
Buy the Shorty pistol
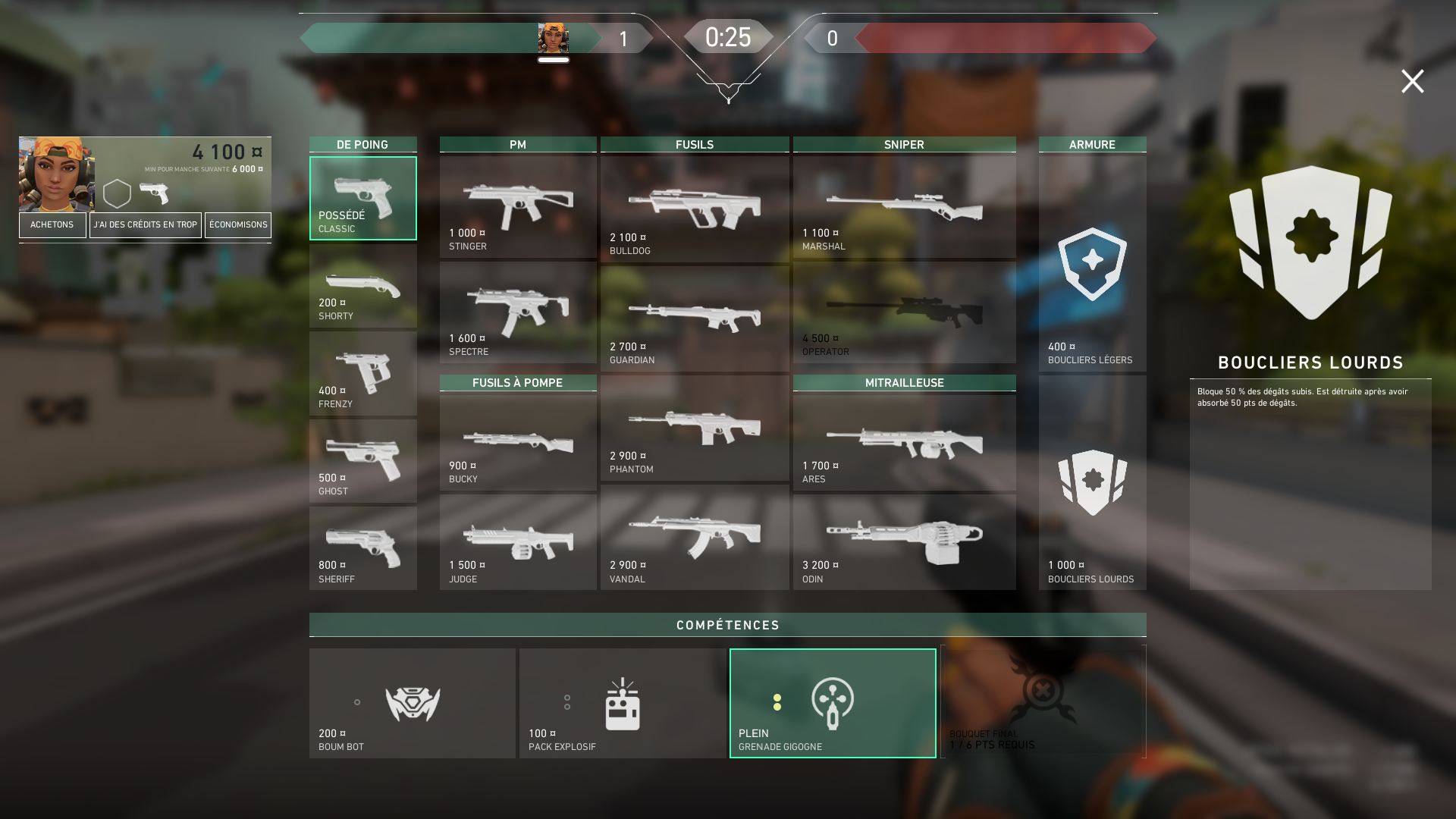click(363, 287)
